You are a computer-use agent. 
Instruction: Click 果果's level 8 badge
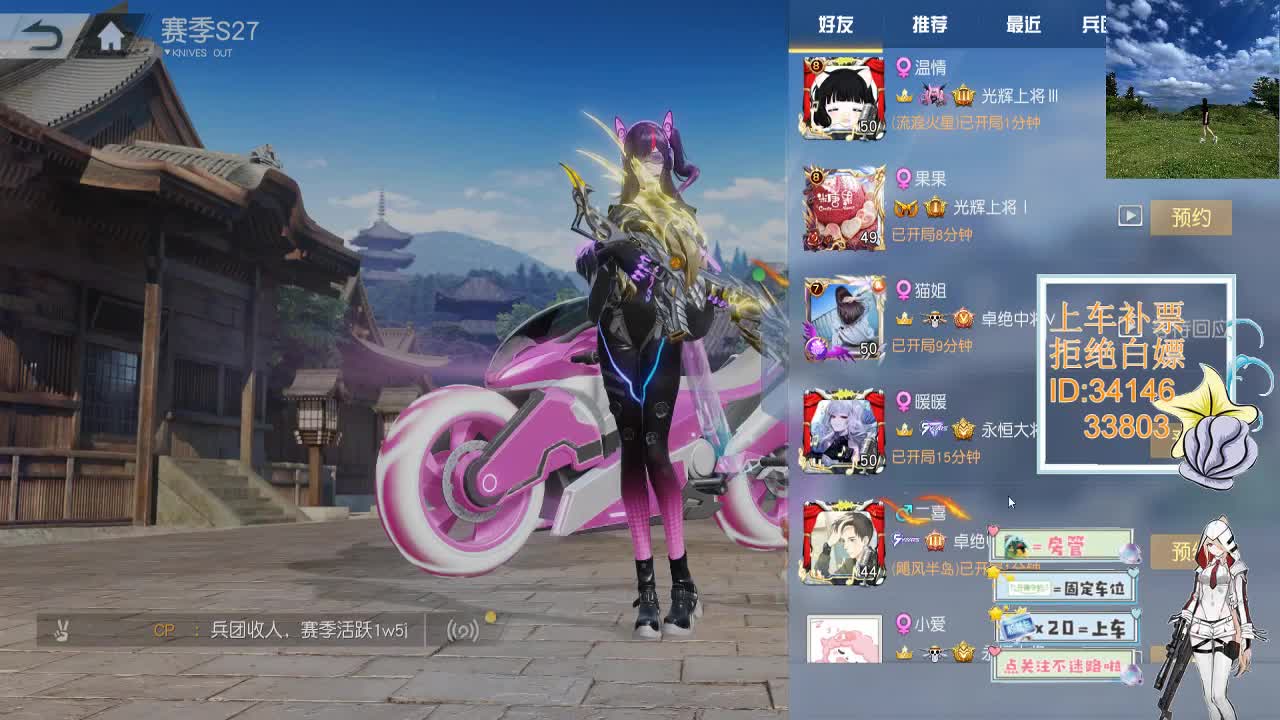click(815, 177)
